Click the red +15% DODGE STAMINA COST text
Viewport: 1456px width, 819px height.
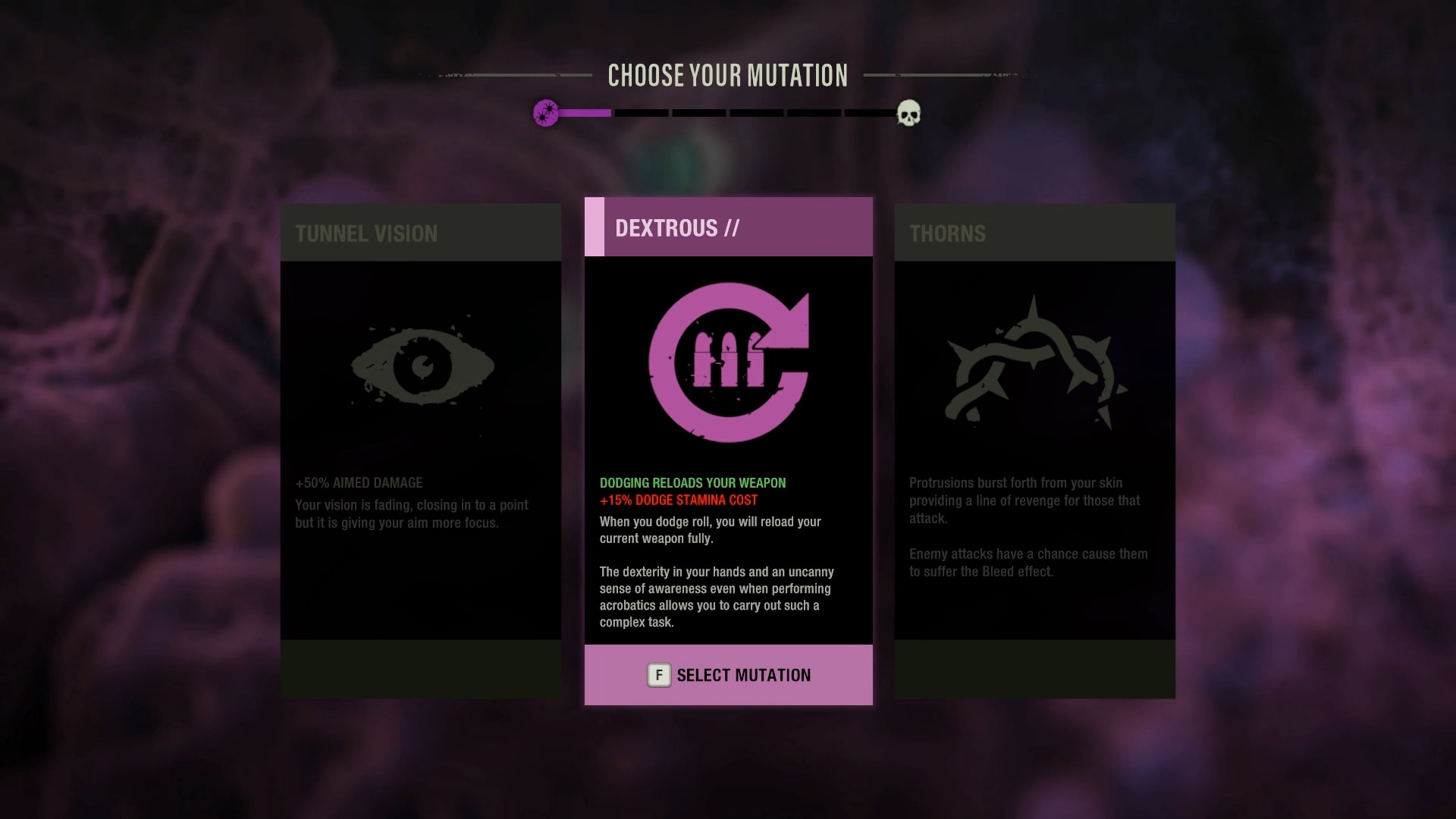(x=679, y=500)
